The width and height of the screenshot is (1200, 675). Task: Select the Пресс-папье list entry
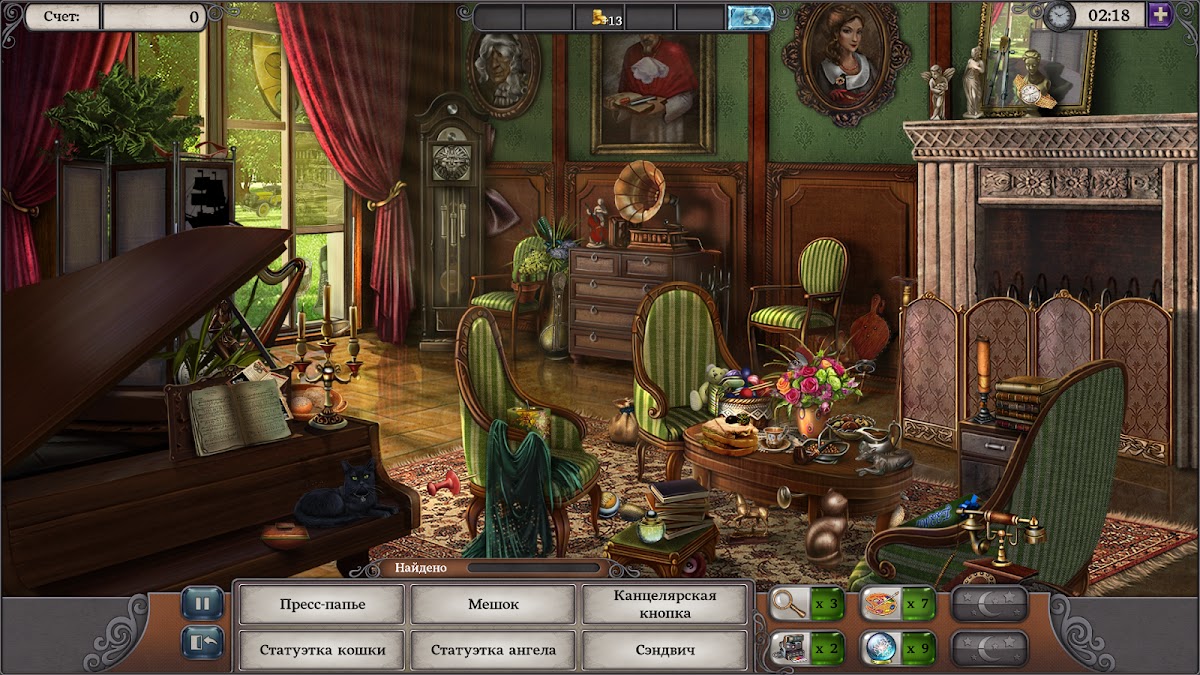coord(322,604)
